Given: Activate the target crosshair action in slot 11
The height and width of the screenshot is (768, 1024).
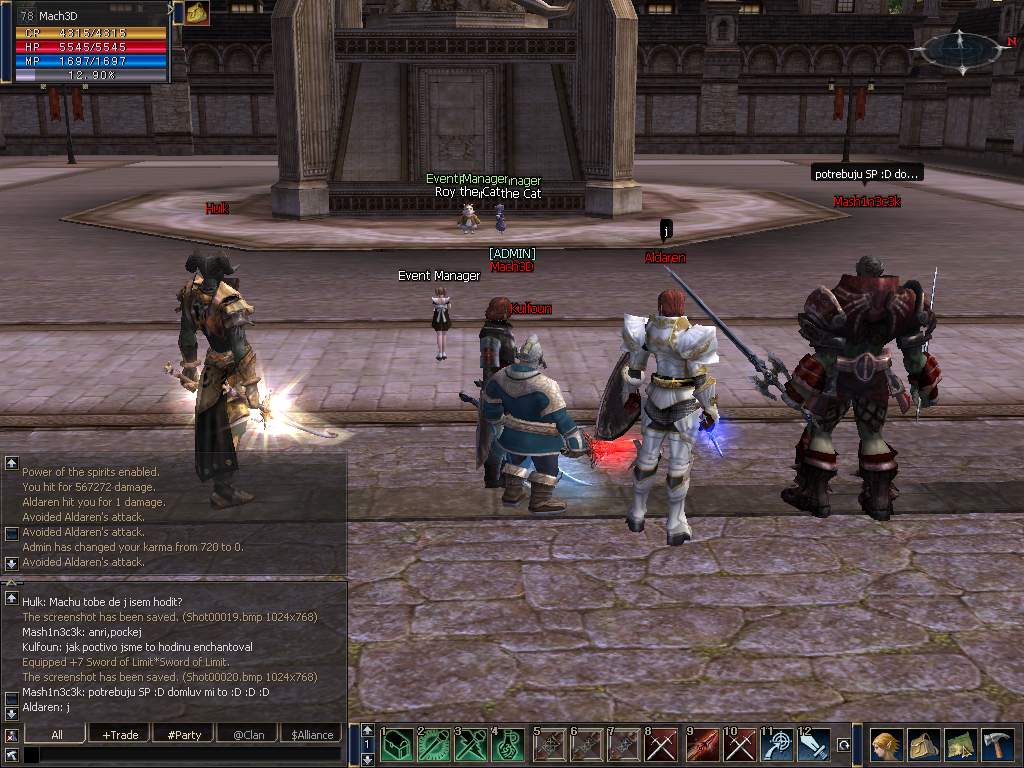Looking at the screenshot, I should [x=777, y=745].
